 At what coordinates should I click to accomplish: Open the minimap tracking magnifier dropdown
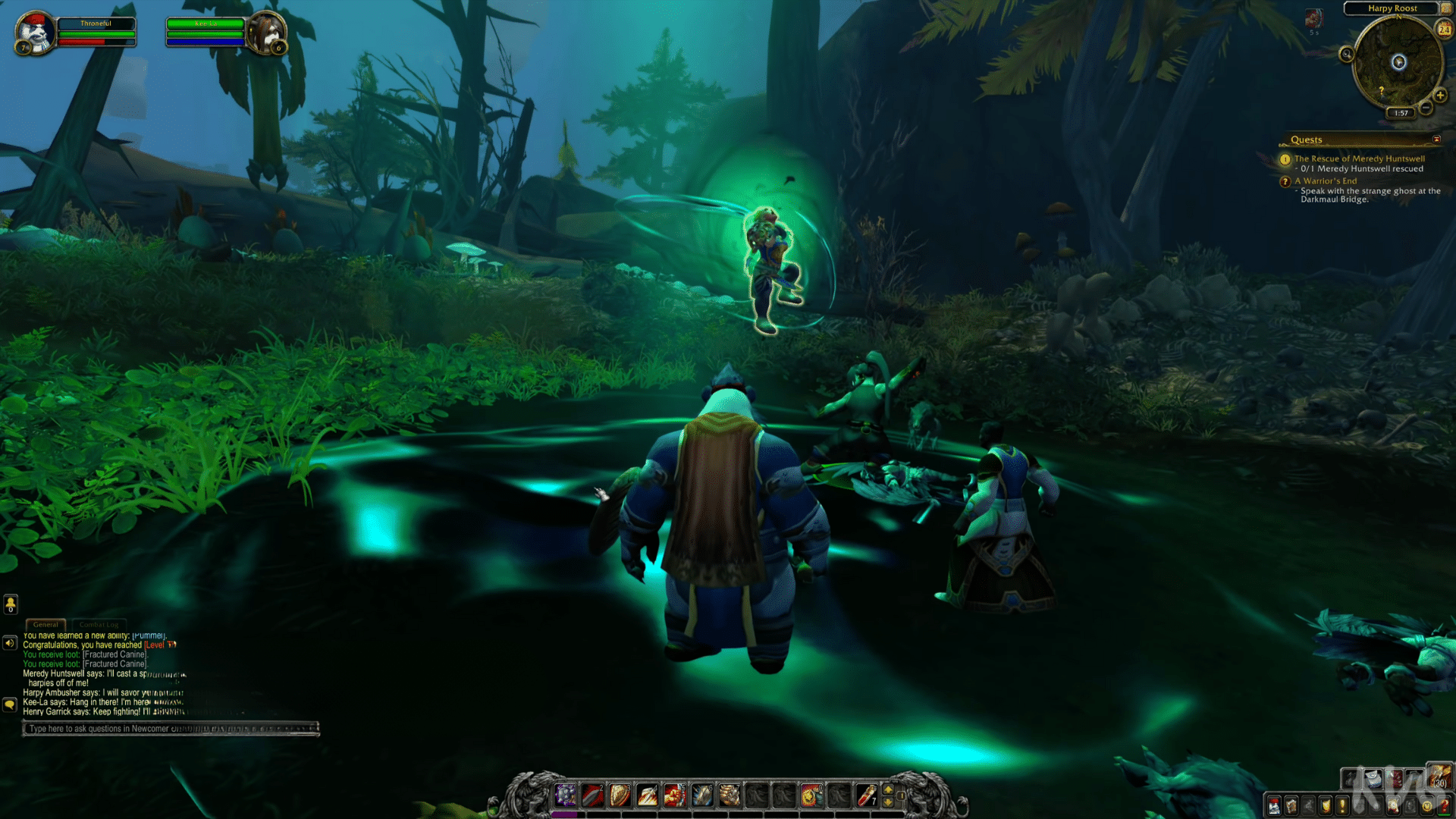pos(1348,55)
